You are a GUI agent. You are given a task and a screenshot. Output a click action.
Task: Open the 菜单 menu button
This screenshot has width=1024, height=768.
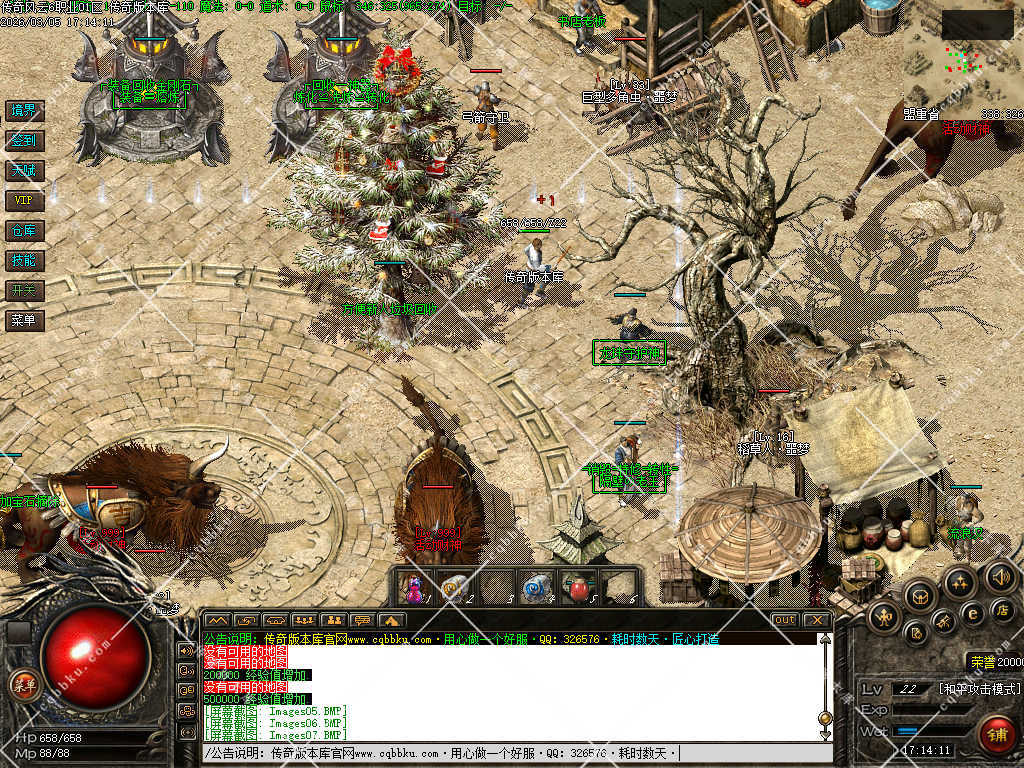click(x=23, y=321)
